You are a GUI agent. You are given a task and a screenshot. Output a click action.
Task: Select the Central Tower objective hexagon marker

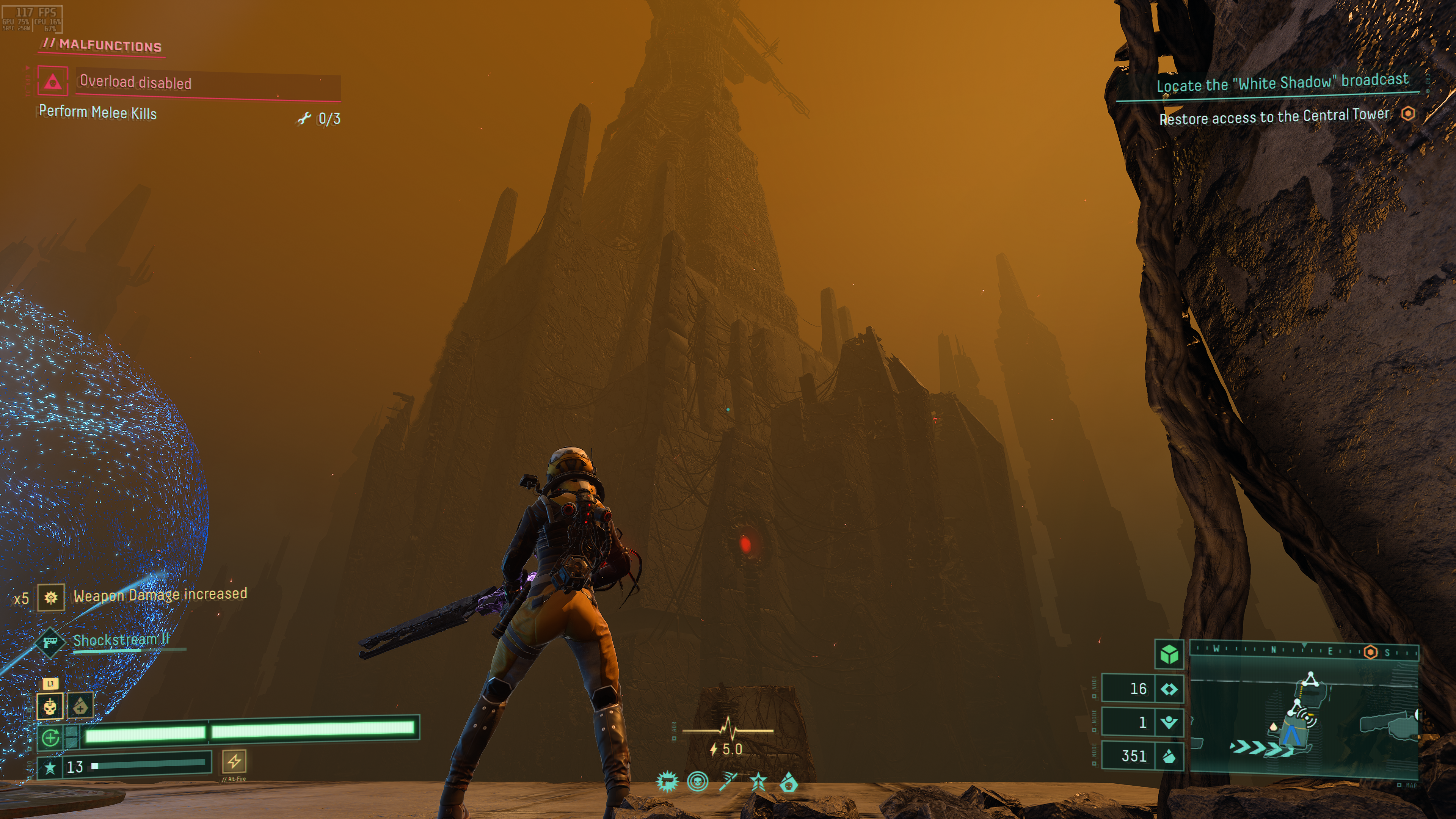(1408, 114)
